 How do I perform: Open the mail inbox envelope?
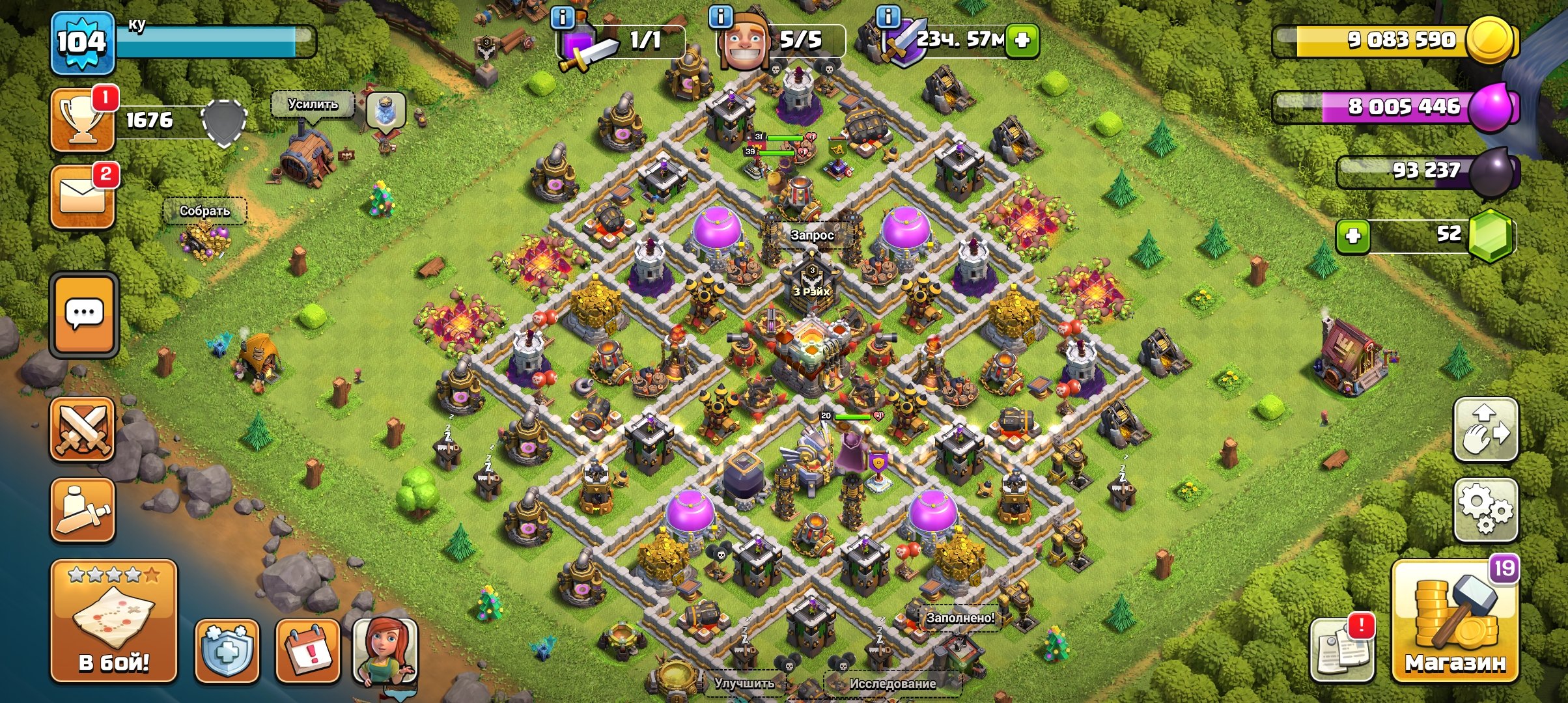(x=83, y=197)
